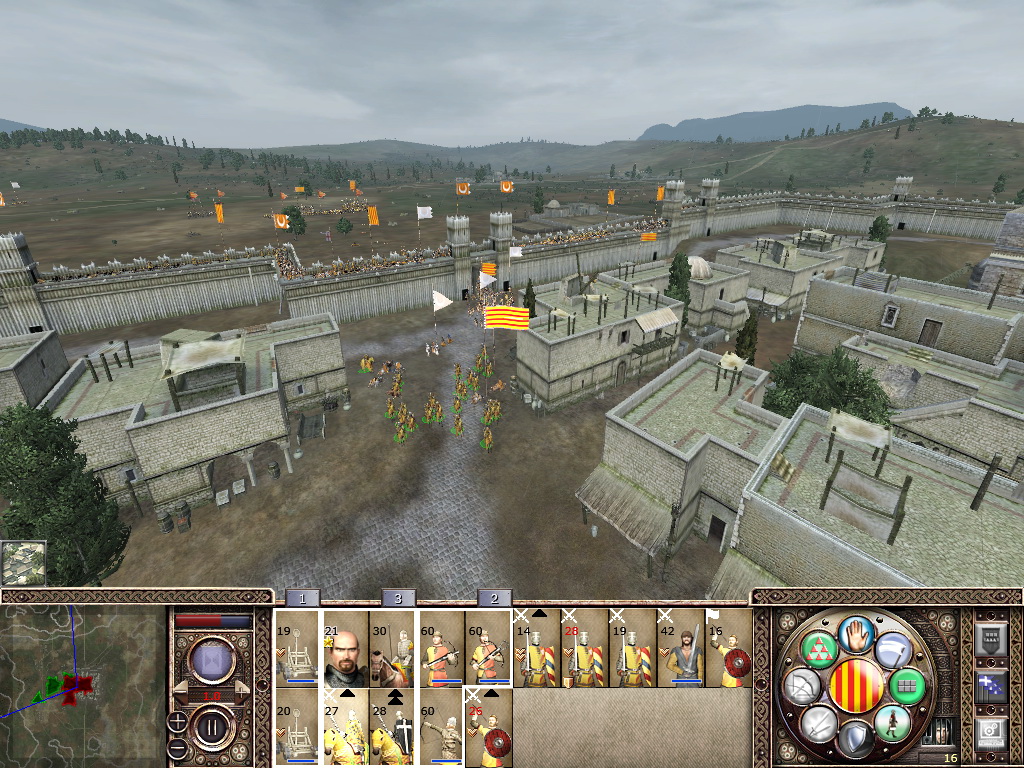Zoom in the minimap with plus button
The height and width of the screenshot is (768, 1024).
177,719
